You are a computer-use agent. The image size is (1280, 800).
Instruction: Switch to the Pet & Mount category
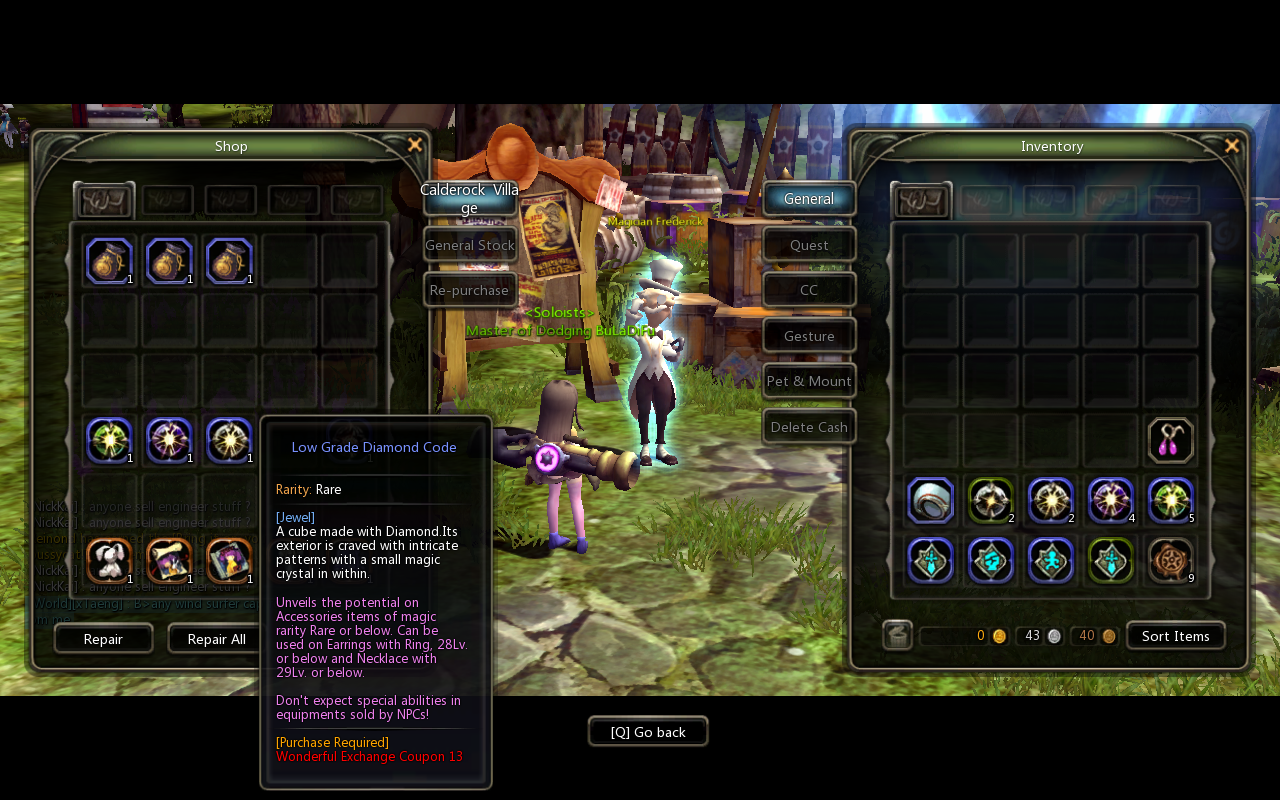[808, 381]
